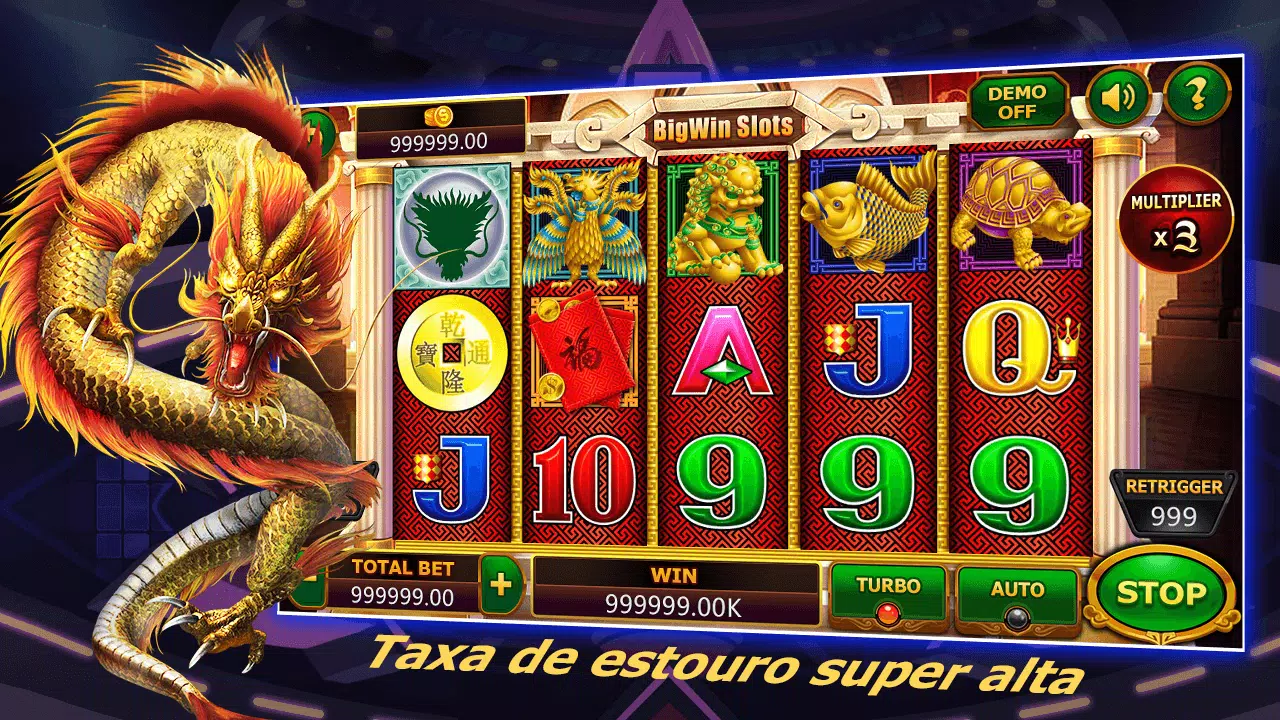Image resolution: width=1280 pixels, height=720 pixels.
Task: Increase total bet with plus button
Action: point(501,583)
